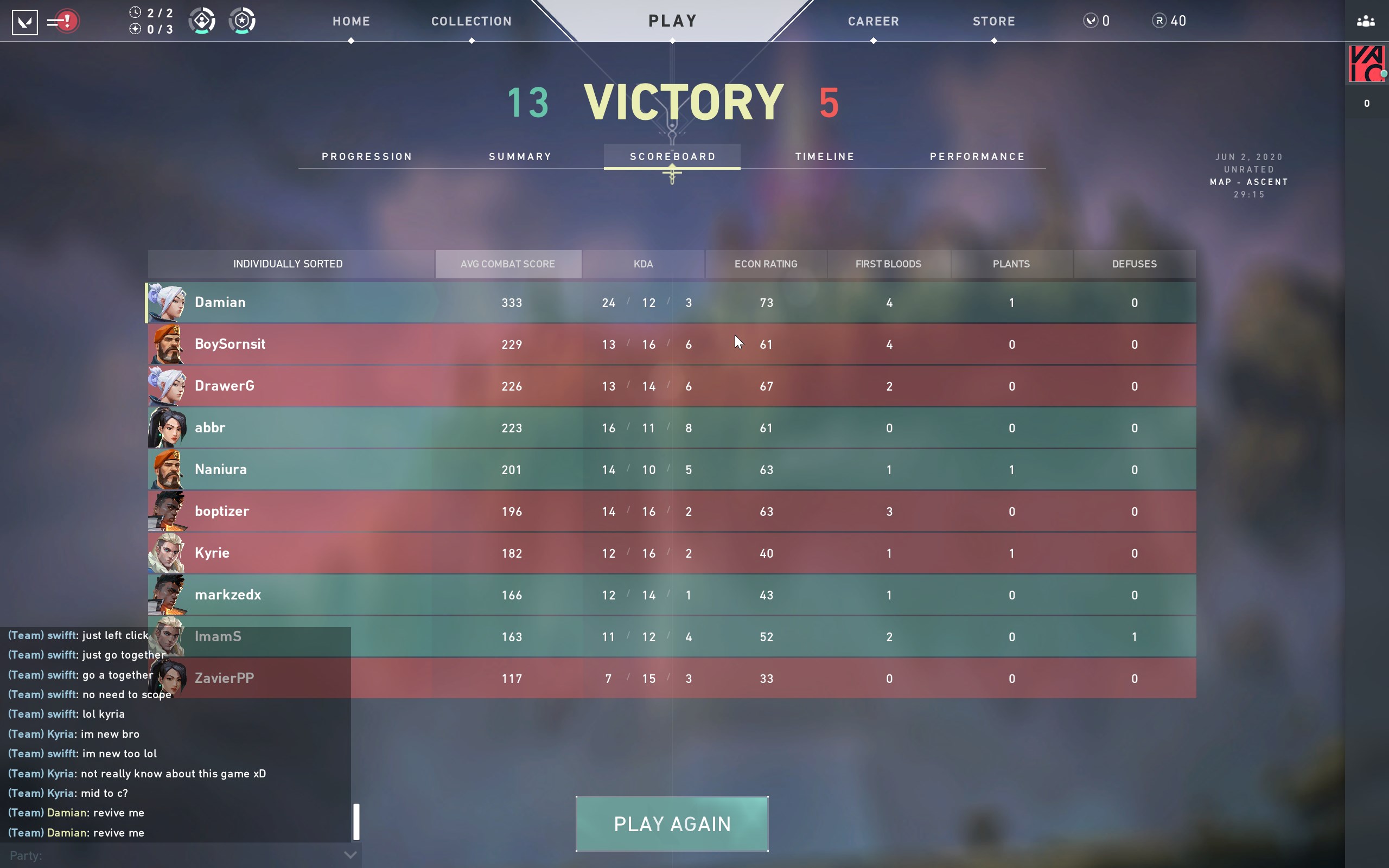Toggle the Individually Sorted button
The image size is (1389, 868).
(x=288, y=264)
